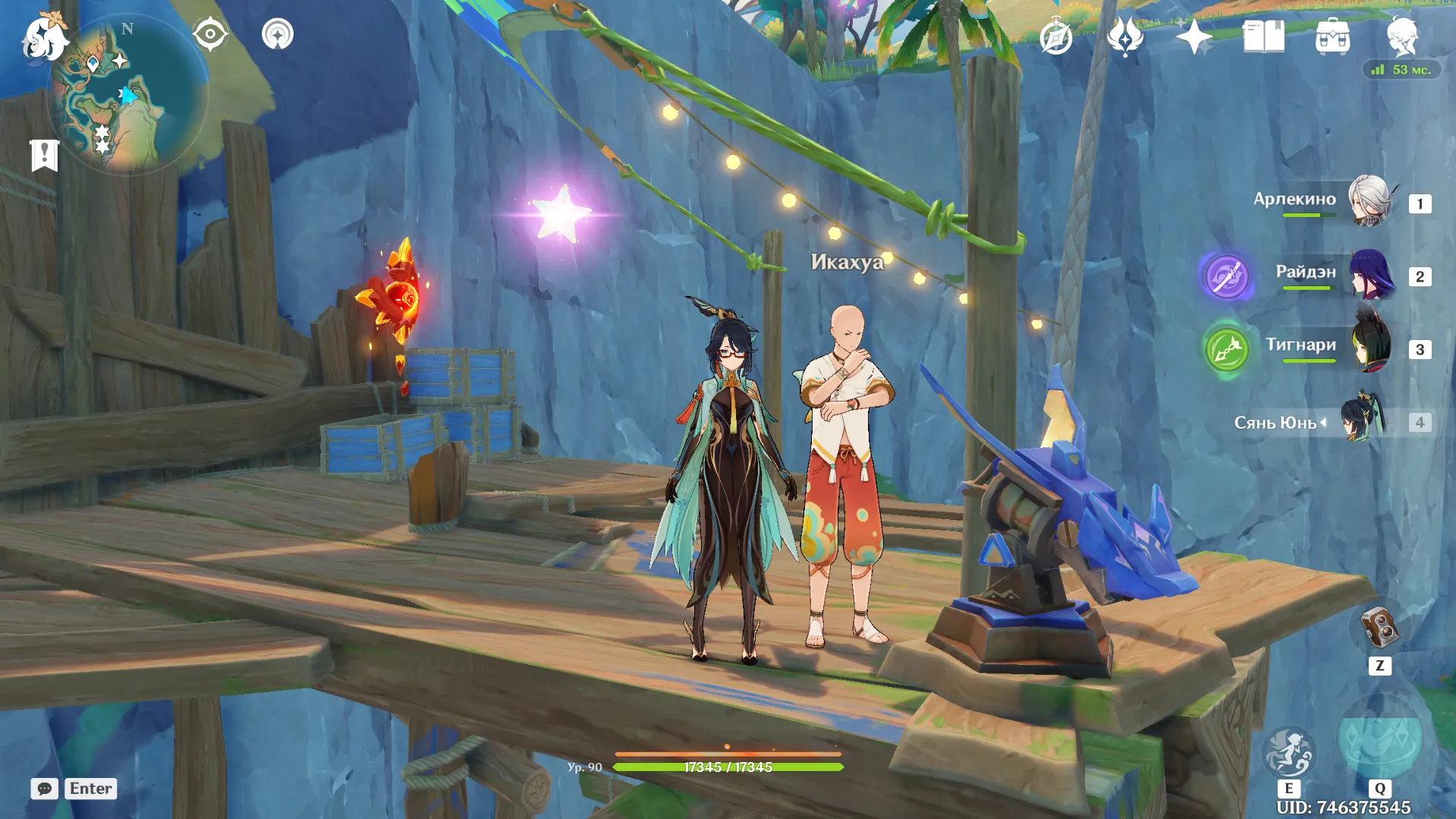Open the adventurer handbook book icon

[x=1263, y=36]
